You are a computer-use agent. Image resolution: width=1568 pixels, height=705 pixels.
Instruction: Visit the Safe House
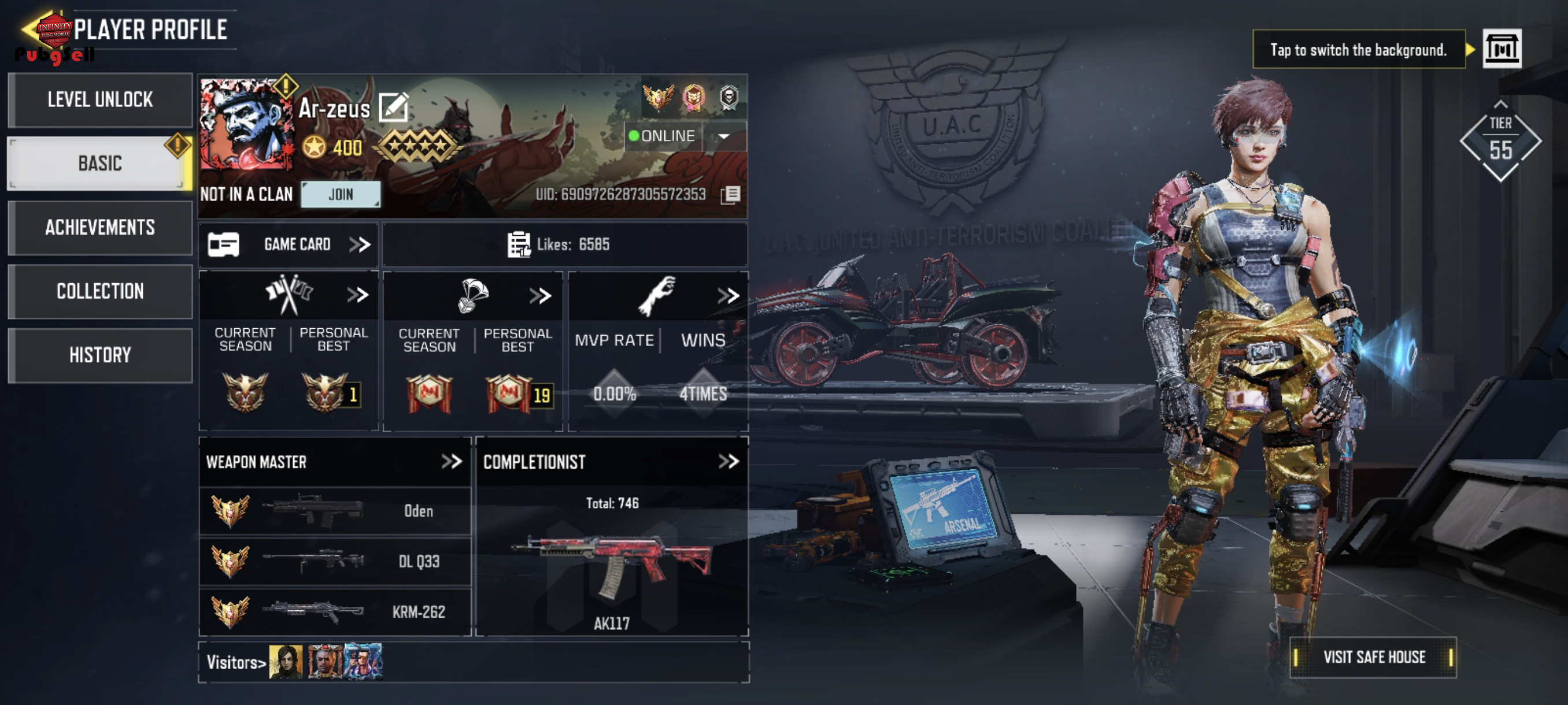(x=1373, y=658)
